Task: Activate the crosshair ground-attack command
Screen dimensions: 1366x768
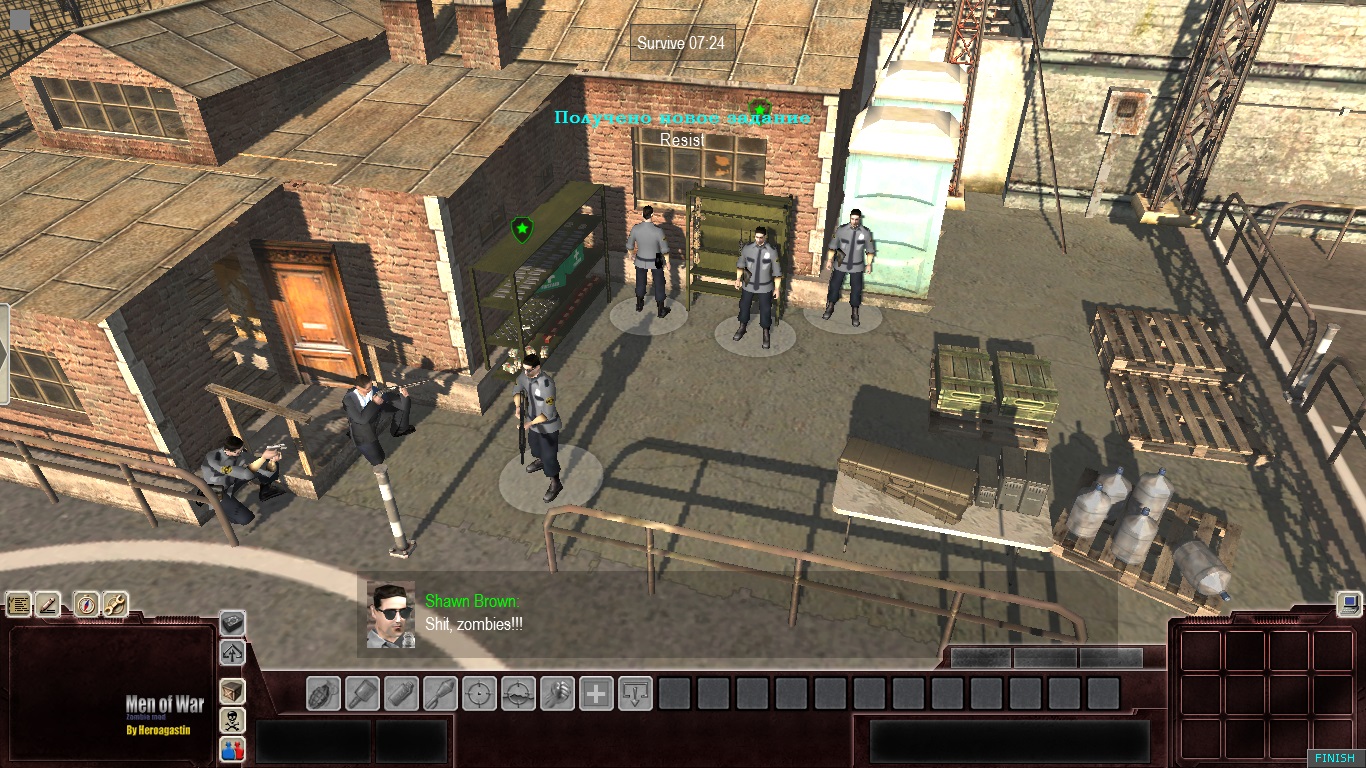Action: [518, 693]
